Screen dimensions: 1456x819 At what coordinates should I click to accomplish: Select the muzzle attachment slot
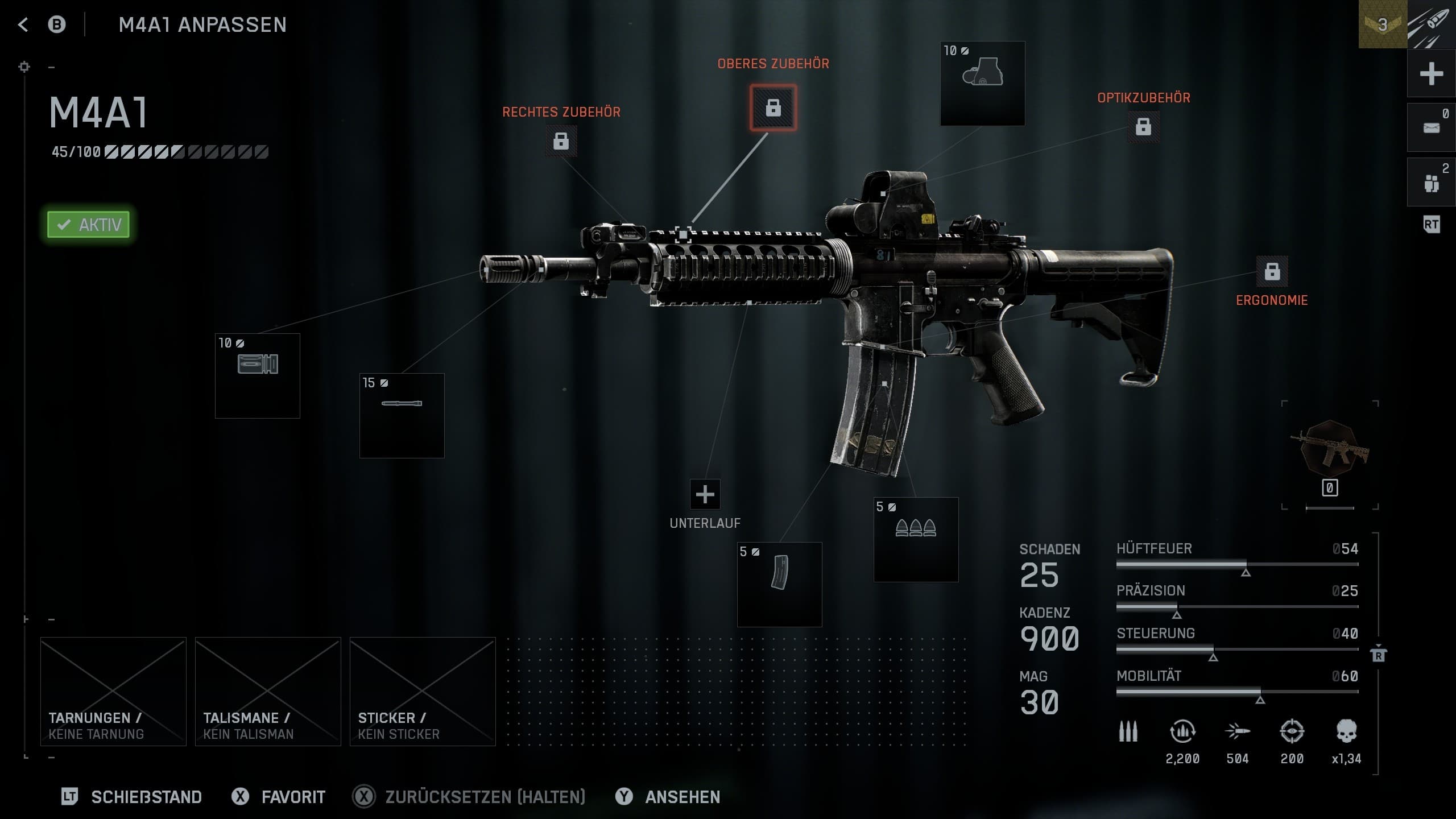257,375
